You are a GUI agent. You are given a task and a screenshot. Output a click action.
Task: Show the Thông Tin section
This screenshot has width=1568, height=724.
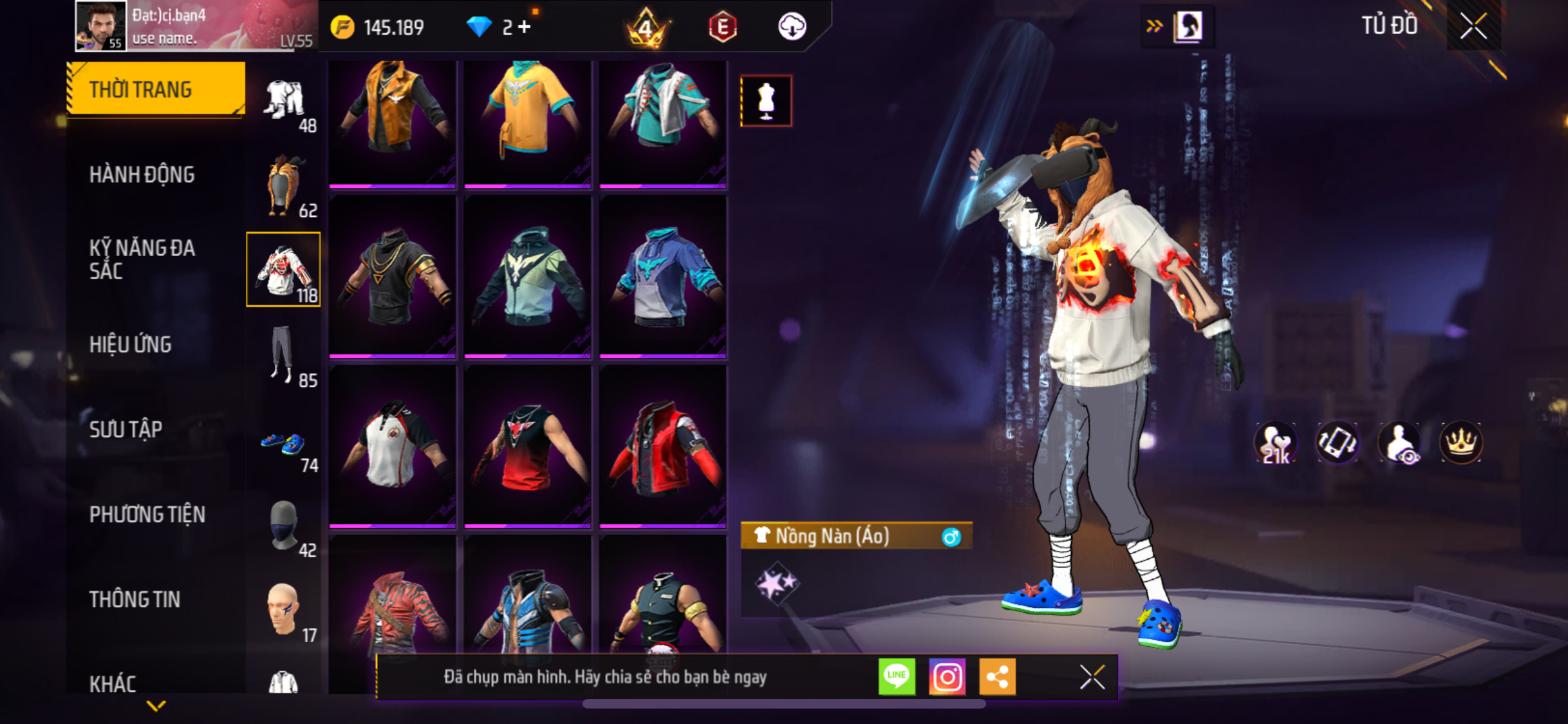click(x=135, y=599)
